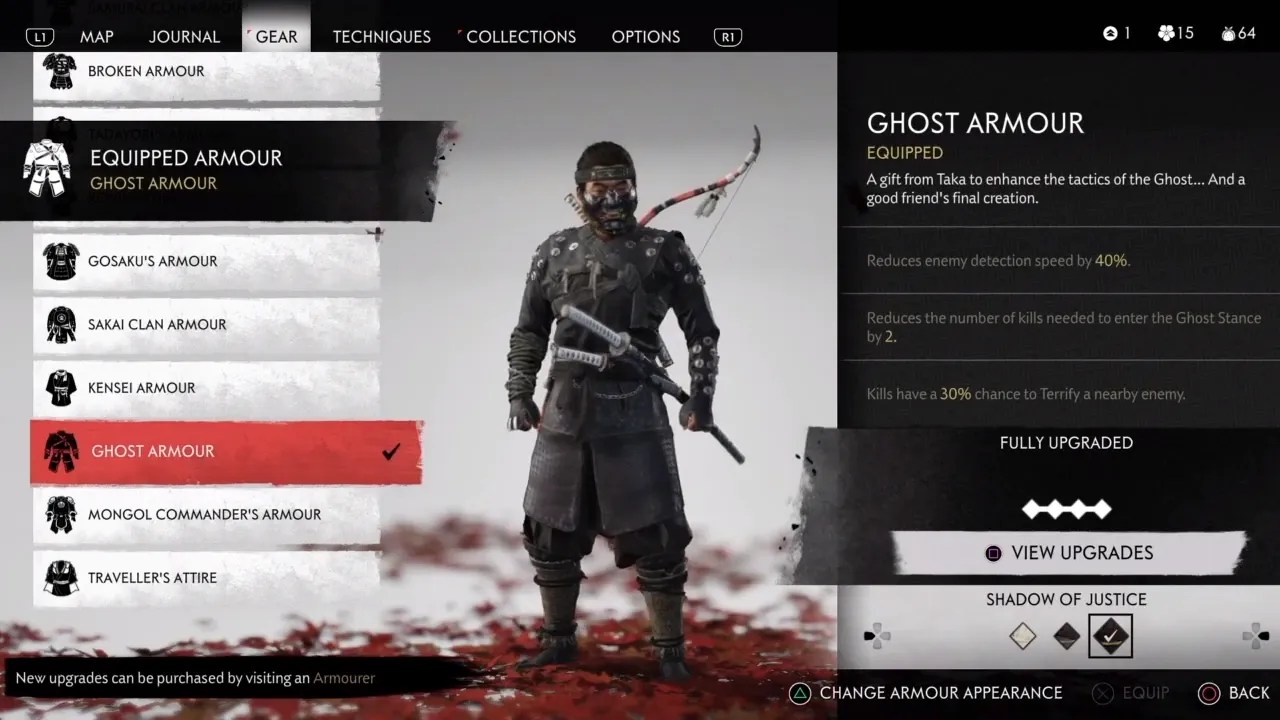Click the Traveller's Attire icon

click(x=60, y=578)
